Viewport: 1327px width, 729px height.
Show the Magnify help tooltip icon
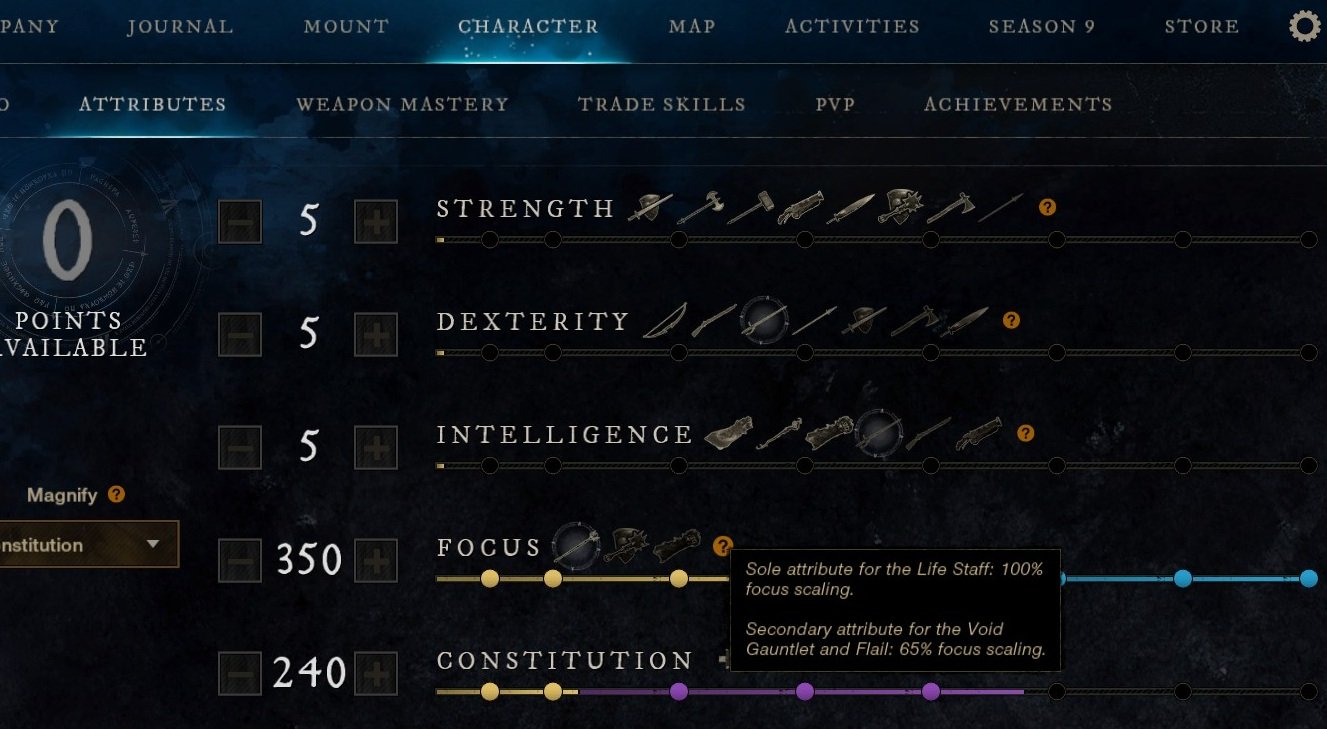click(x=116, y=495)
